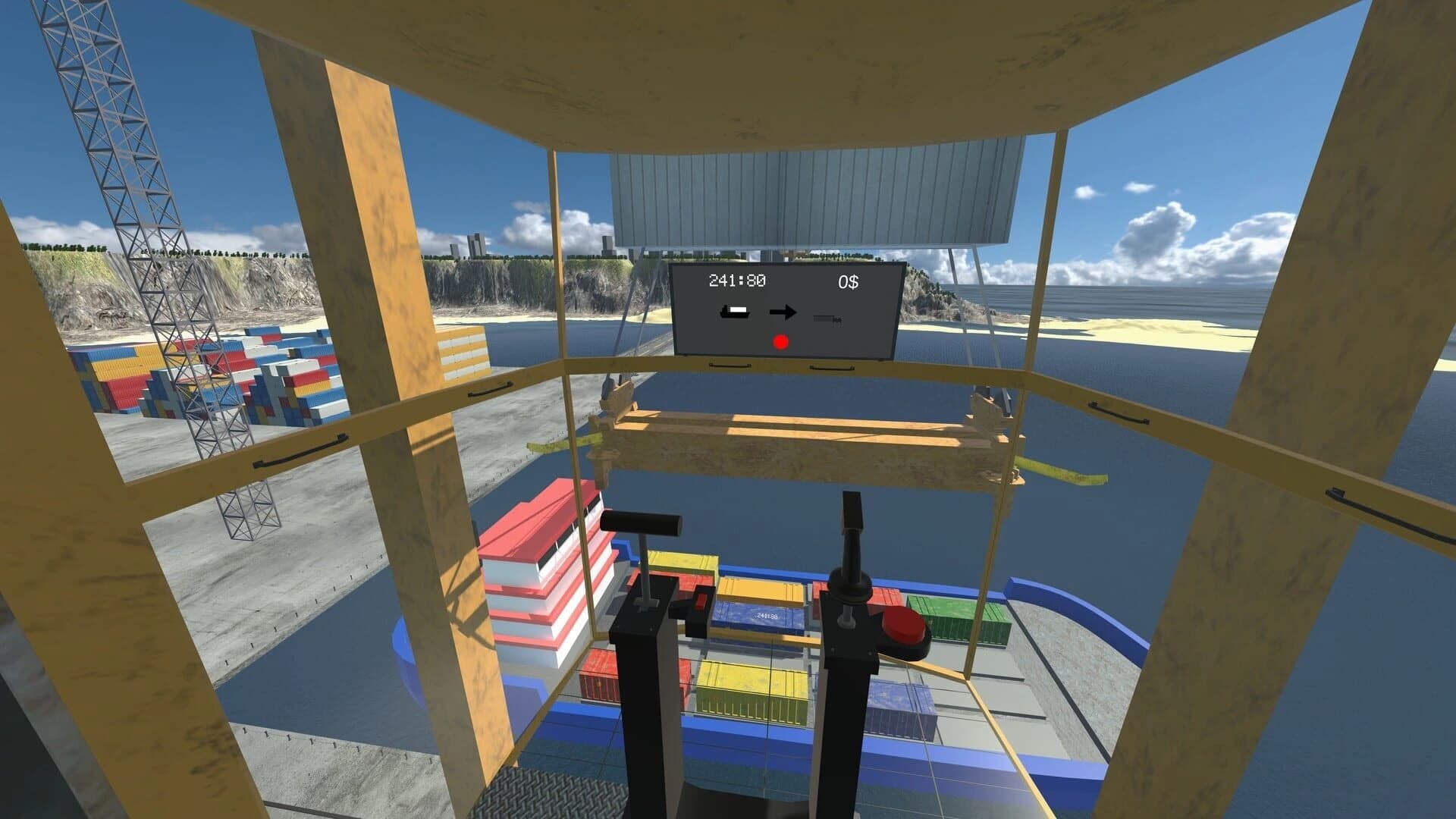This screenshot has width=1456, height=819.
Task: Click the 241:80 timer readout
Action: tap(737, 281)
